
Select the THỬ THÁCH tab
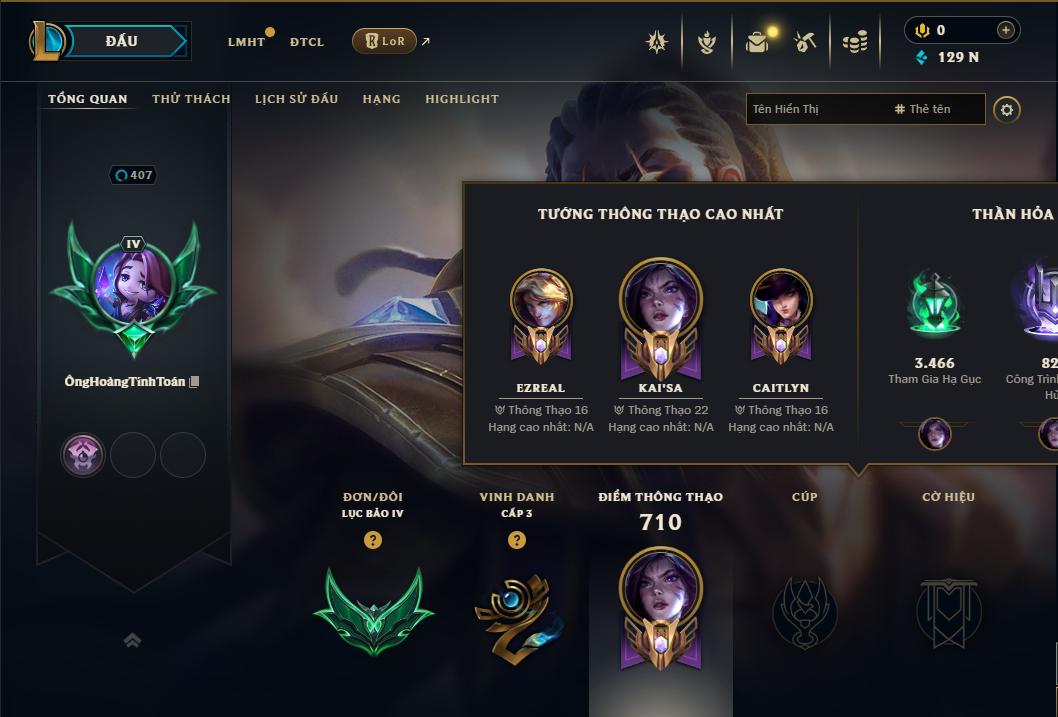(191, 99)
